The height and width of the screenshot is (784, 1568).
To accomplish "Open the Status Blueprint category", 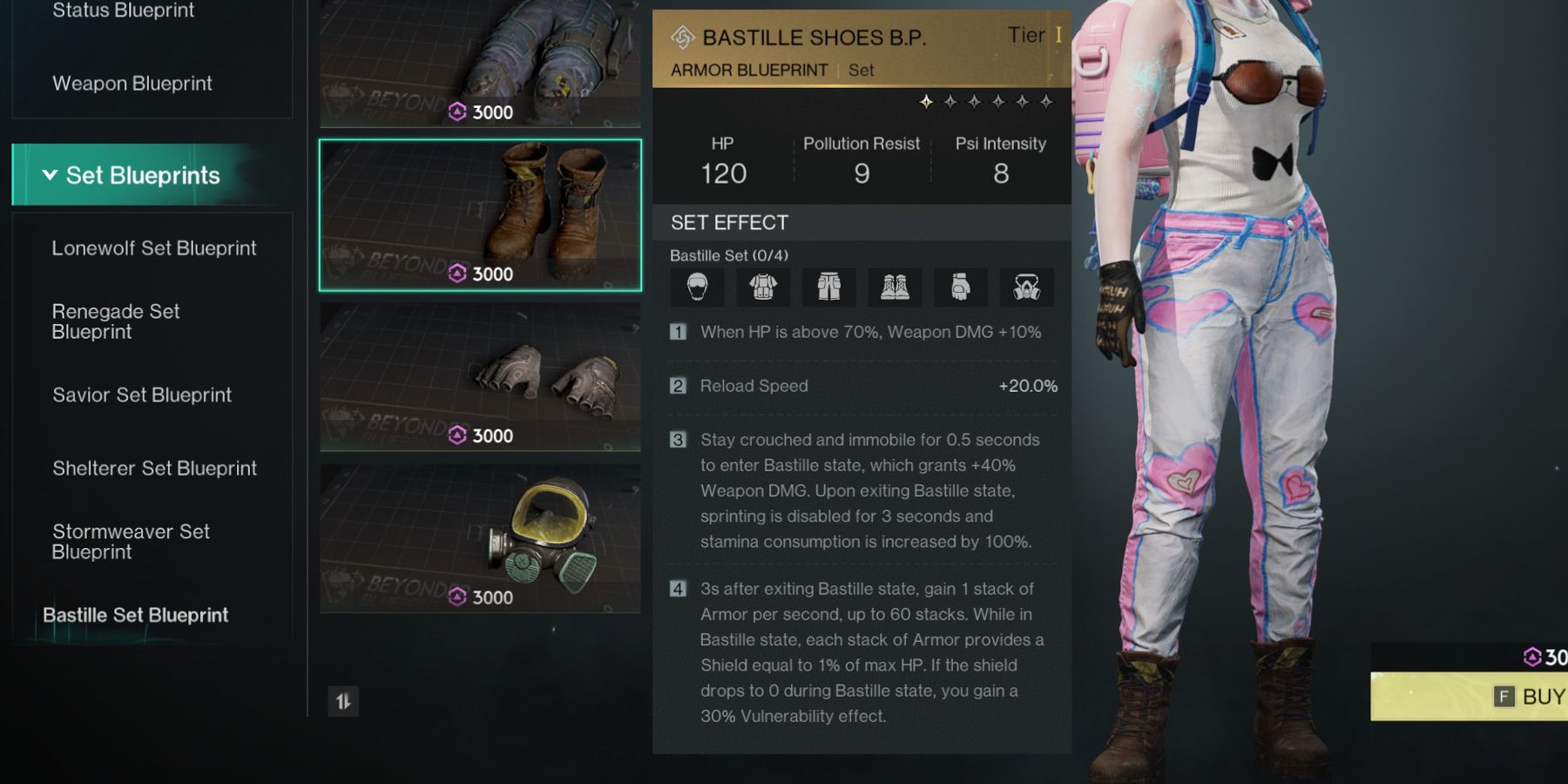I will (x=124, y=11).
